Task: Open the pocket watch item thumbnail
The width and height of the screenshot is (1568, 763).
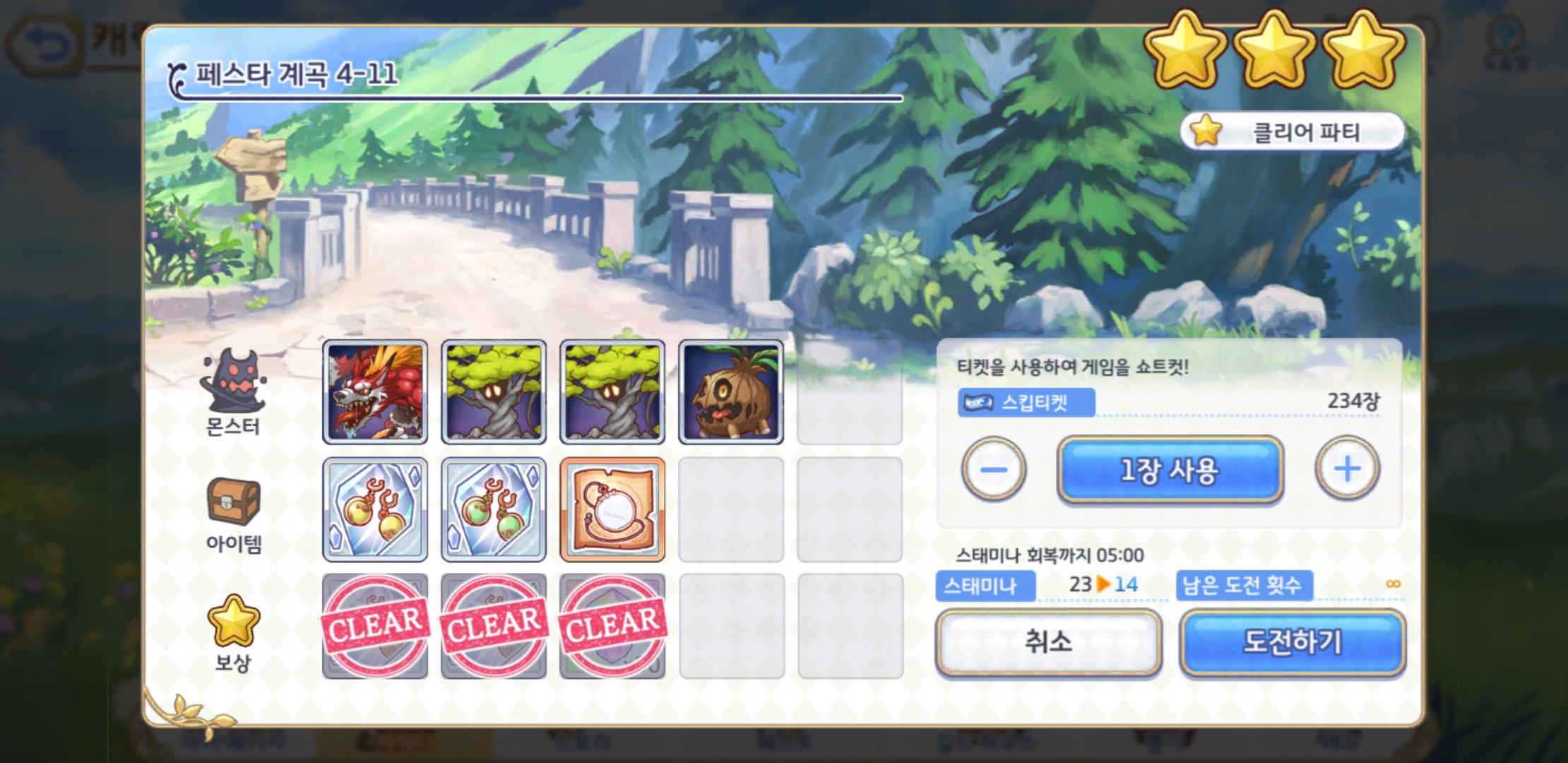Action: (612, 510)
